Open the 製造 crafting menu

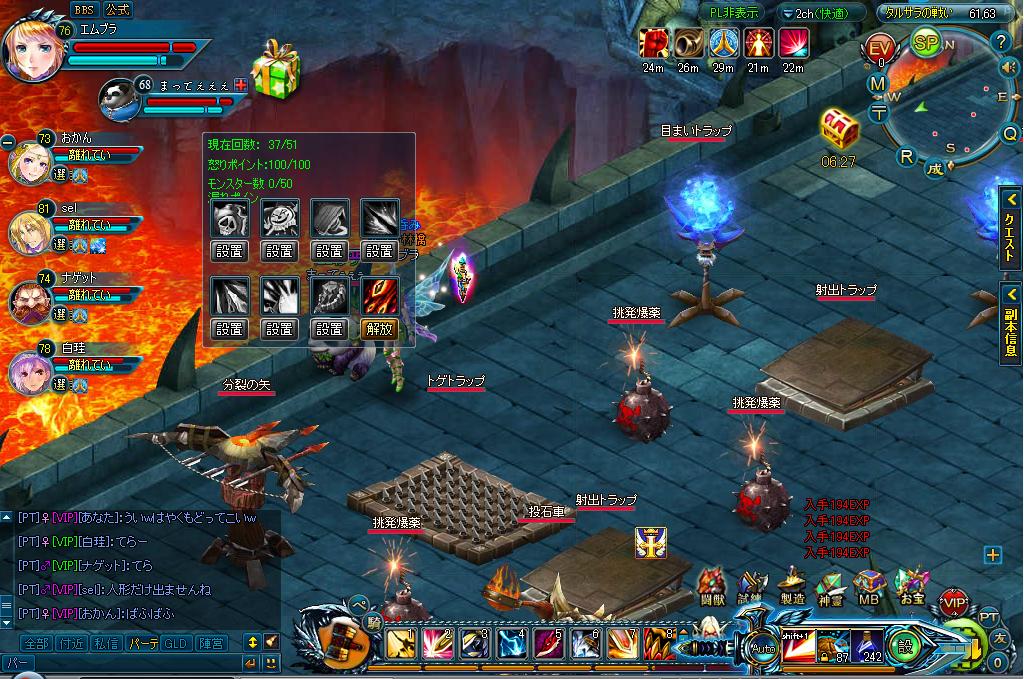click(791, 586)
